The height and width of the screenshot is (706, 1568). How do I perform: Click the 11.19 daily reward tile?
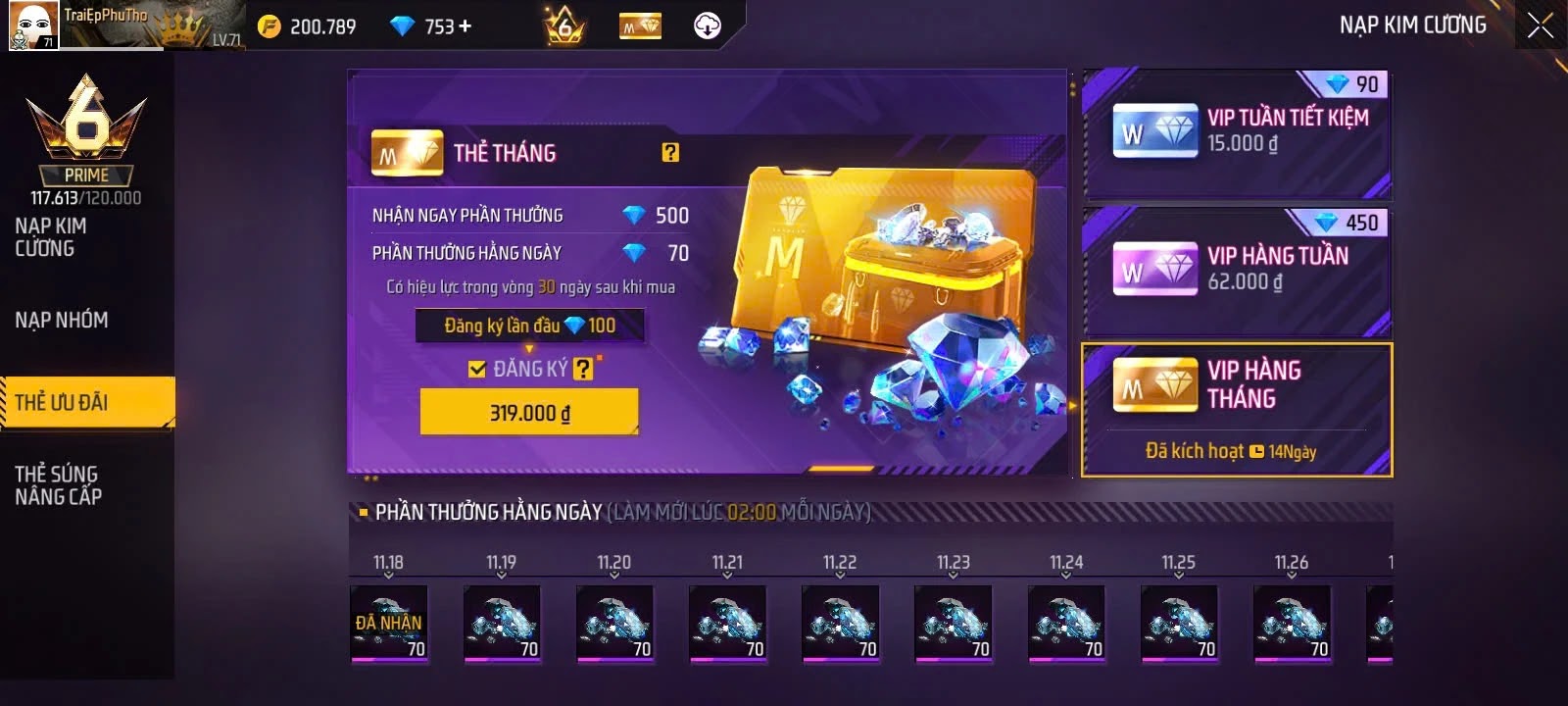coord(502,624)
